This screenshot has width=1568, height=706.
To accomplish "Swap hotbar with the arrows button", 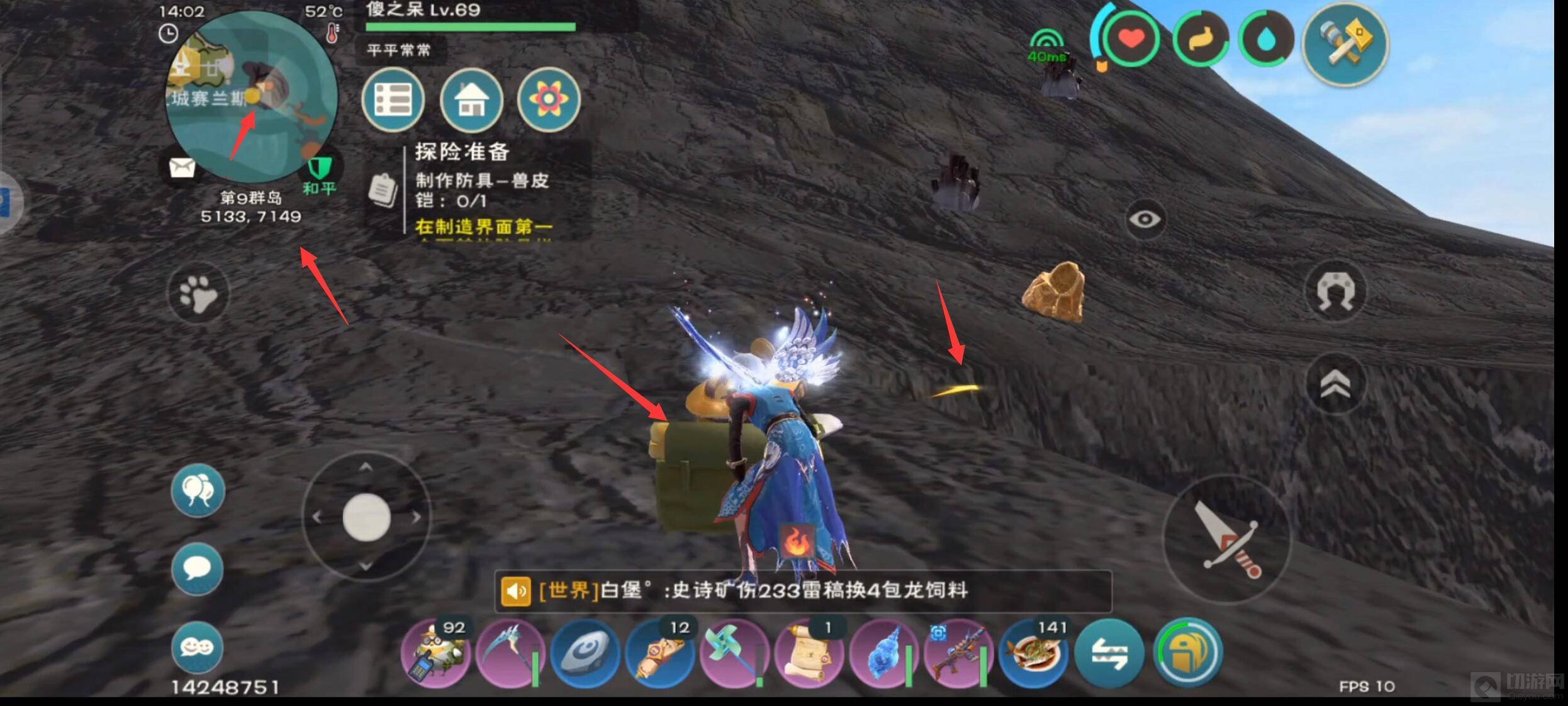I will click(1110, 652).
